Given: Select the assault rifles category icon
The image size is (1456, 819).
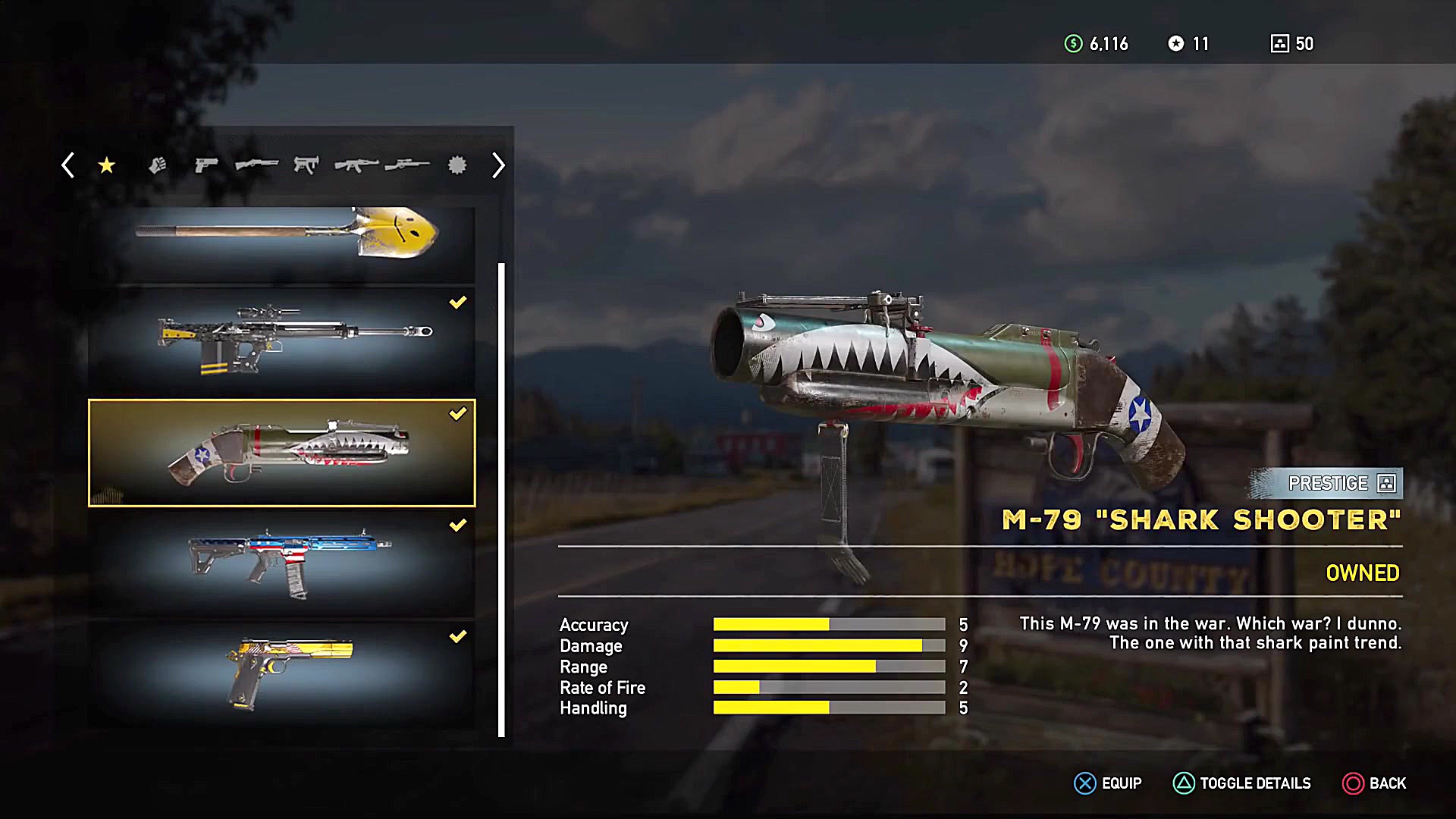Looking at the screenshot, I should tap(356, 165).
